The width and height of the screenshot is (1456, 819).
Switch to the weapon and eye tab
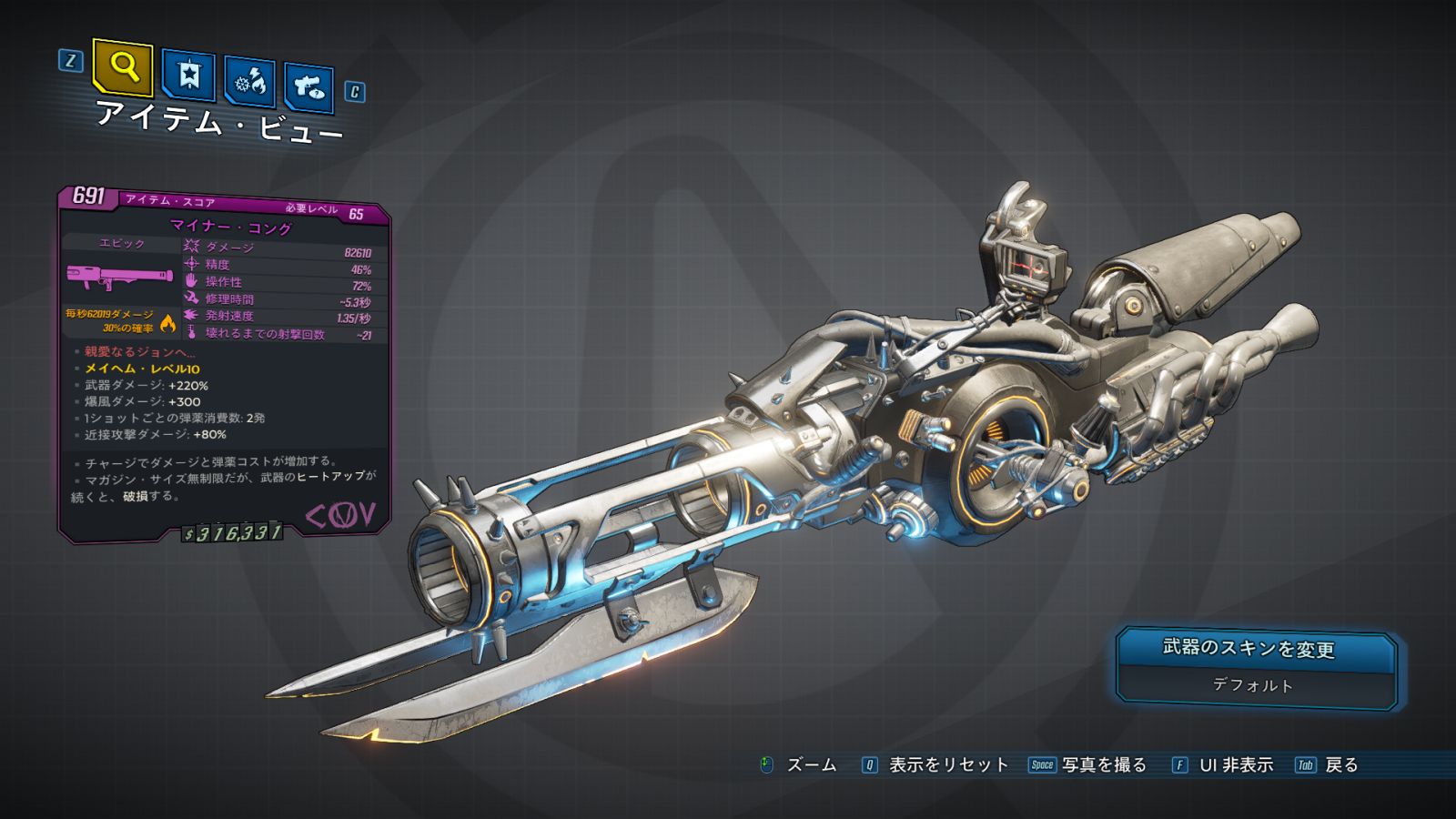pyautogui.click(x=309, y=87)
